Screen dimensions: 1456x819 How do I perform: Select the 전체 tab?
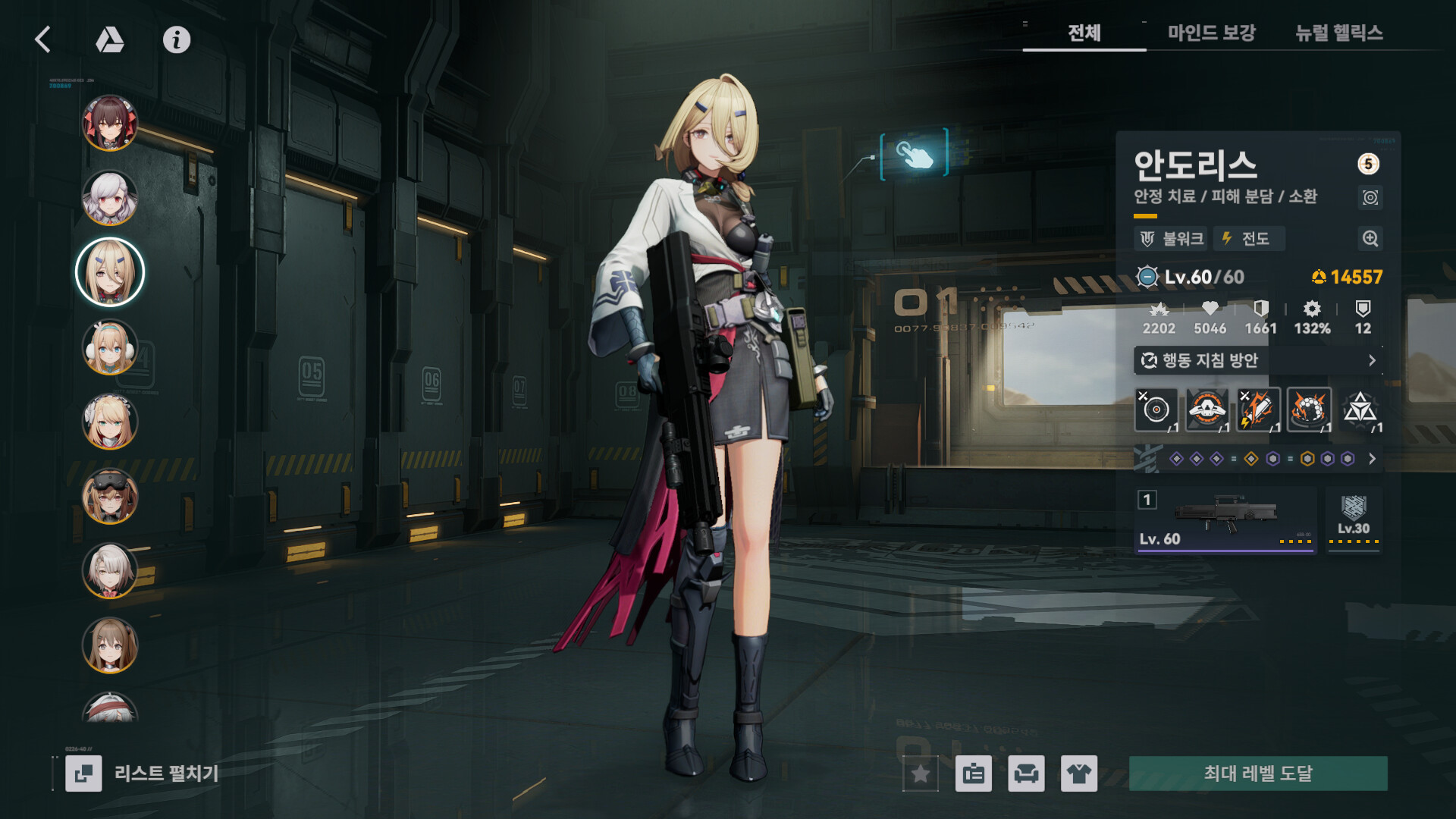1084,33
